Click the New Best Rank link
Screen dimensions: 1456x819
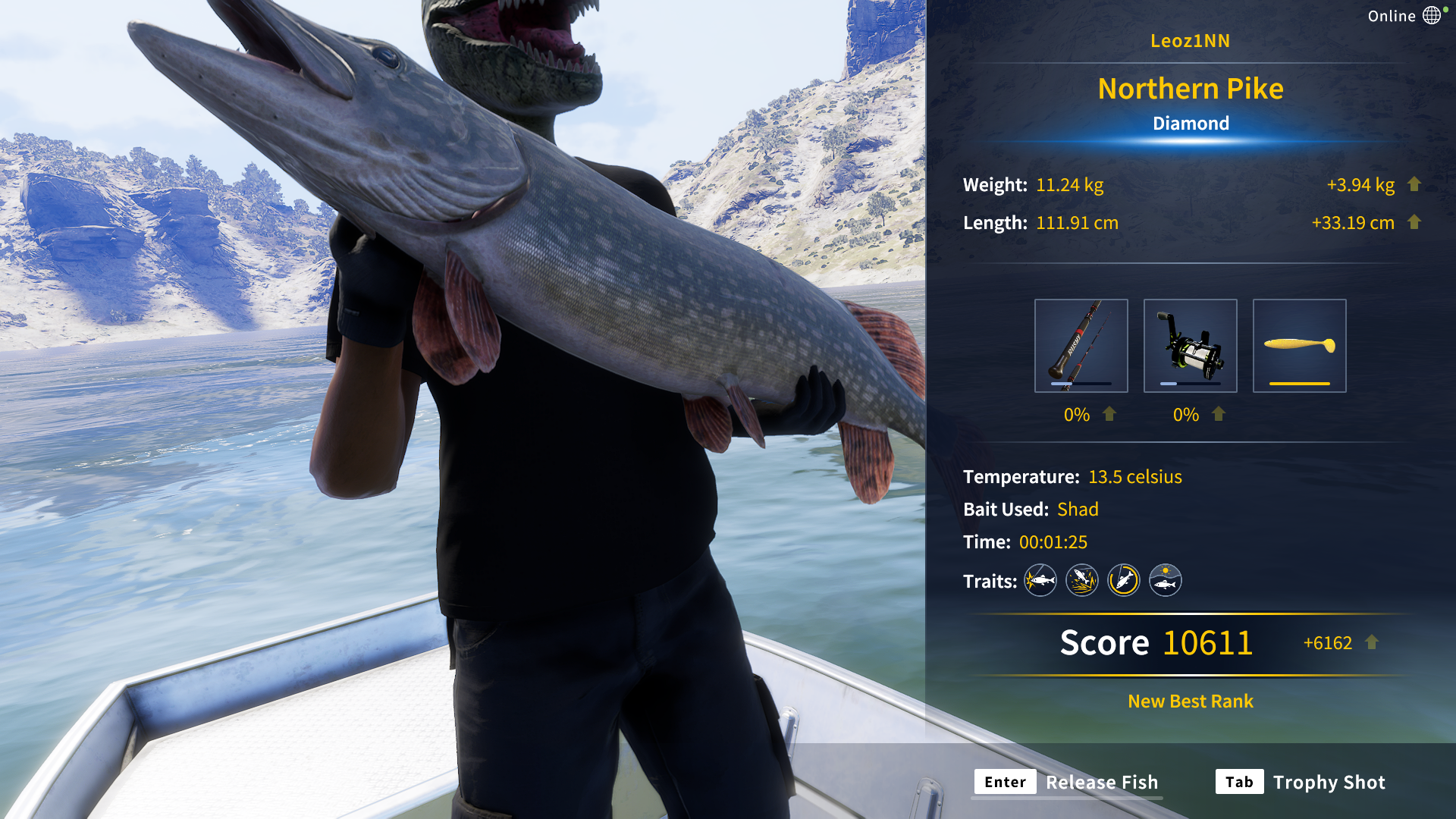pos(1189,701)
